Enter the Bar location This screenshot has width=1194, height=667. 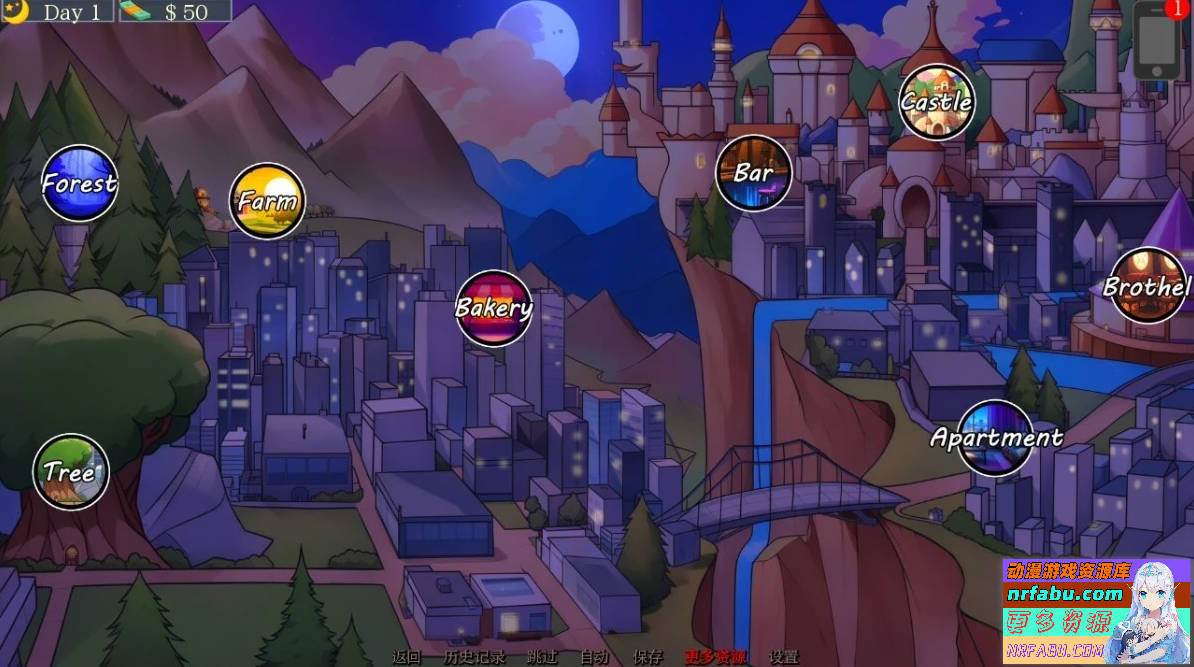pos(753,173)
